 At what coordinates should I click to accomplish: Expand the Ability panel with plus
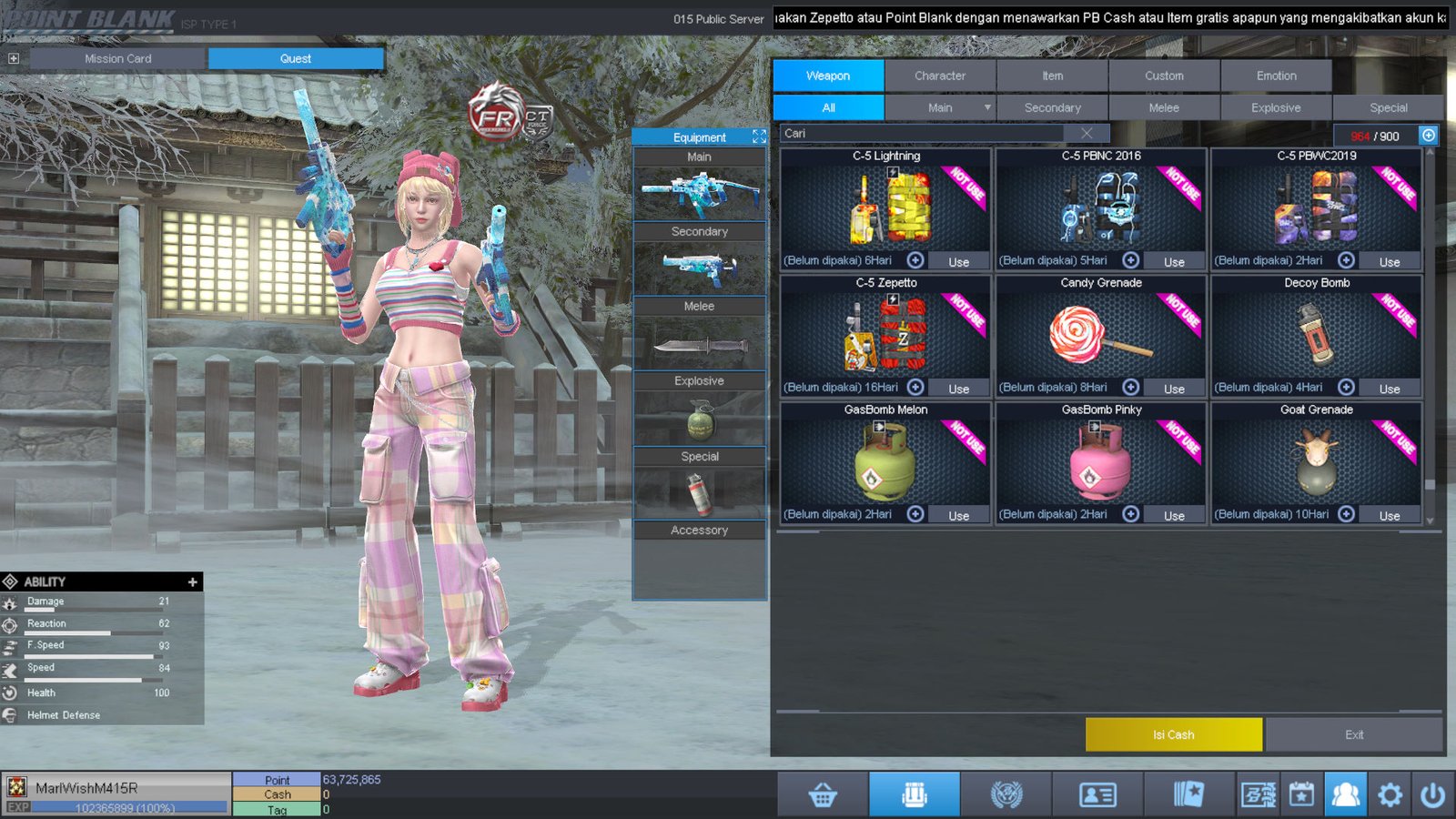pyautogui.click(x=192, y=581)
